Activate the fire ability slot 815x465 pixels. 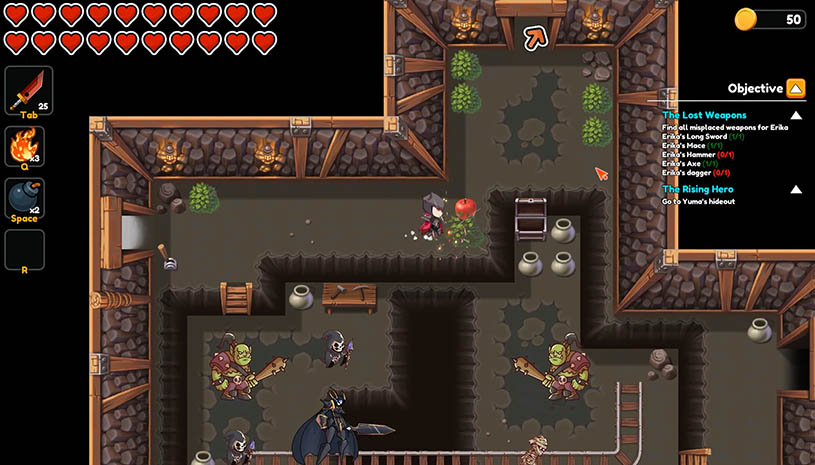pos(24,147)
